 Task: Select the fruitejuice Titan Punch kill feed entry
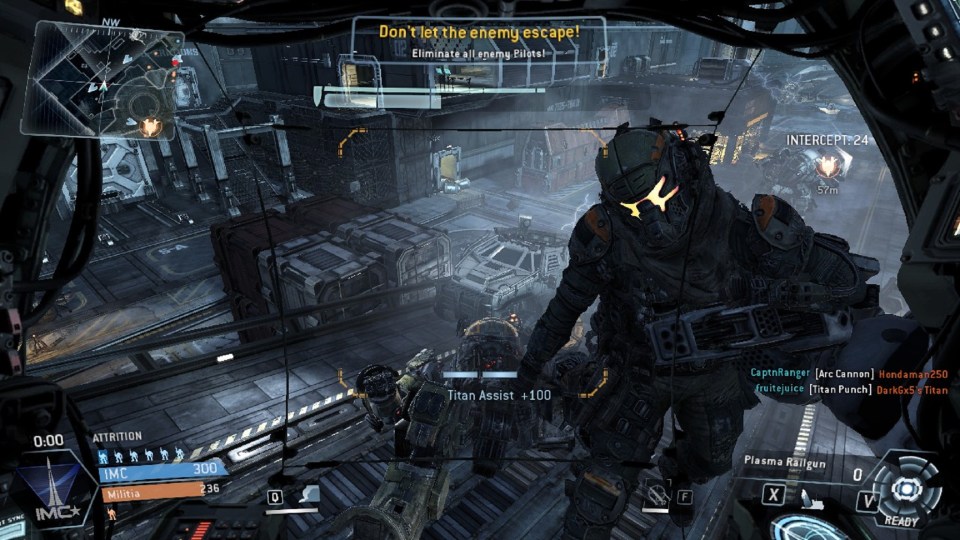pos(849,390)
